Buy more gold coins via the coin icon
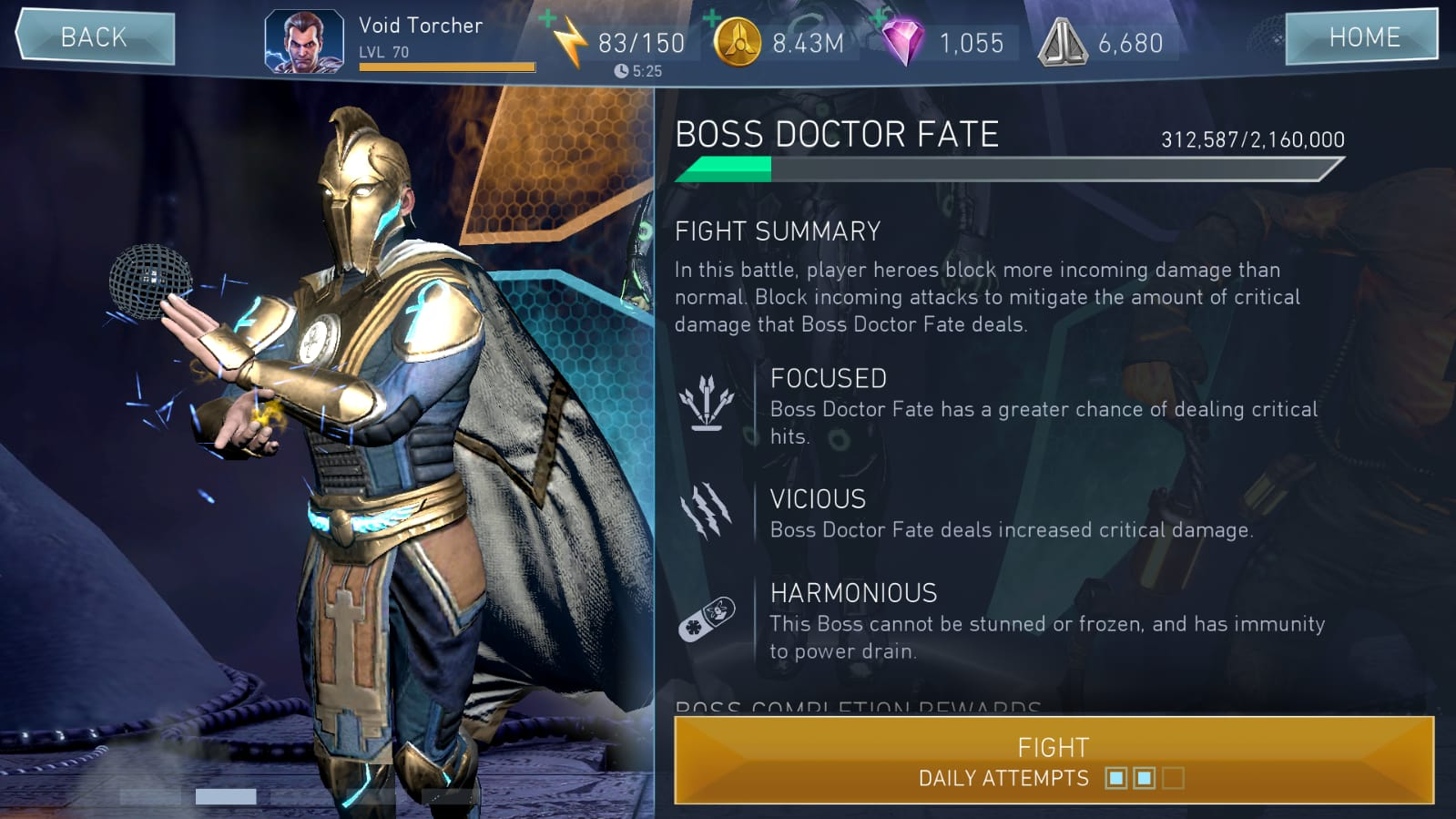Viewport: 1456px width, 819px height. (737, 42)
